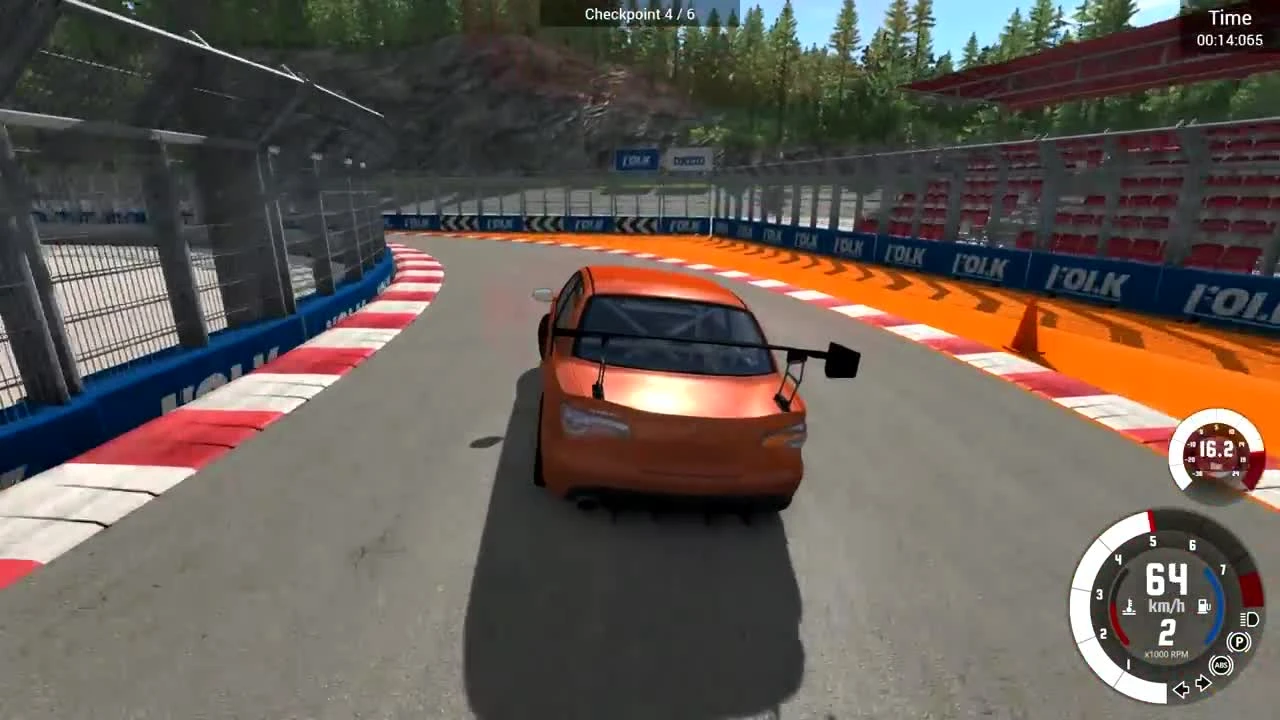Click the parking brake (P) indicator

pyautogui.click(x=1238, y=642)
